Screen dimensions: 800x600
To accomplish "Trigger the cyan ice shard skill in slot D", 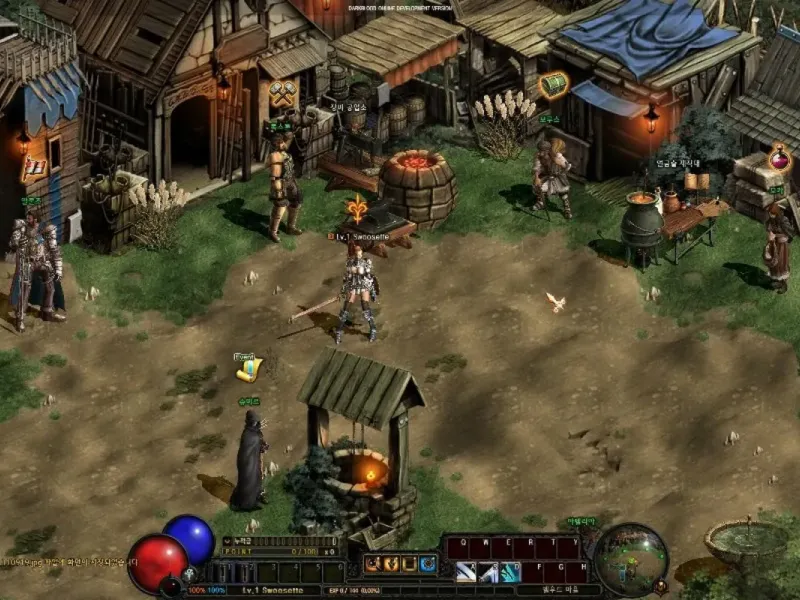I will (x=510, y=572).
